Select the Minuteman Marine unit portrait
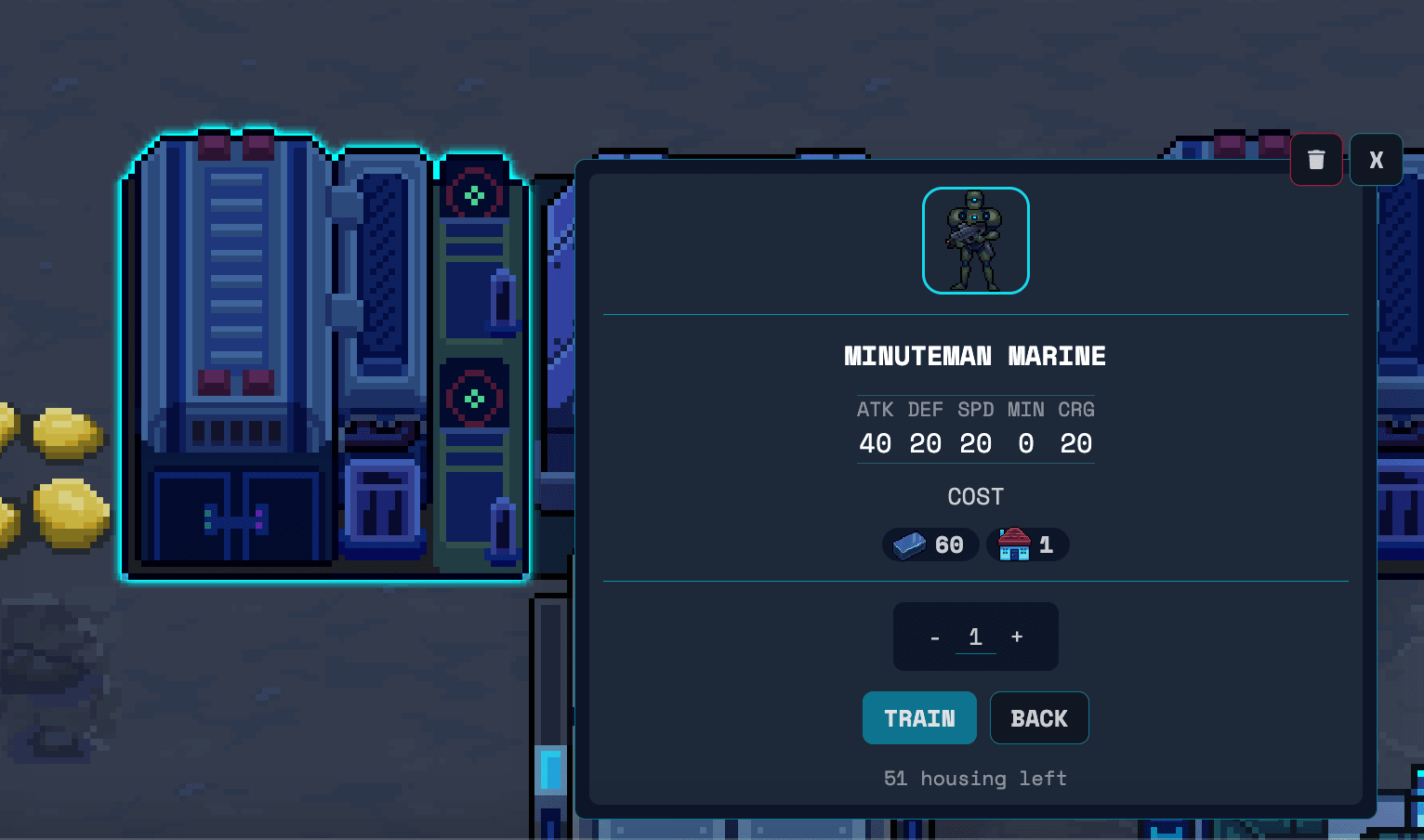1424x840 pixels. point(975,240)
